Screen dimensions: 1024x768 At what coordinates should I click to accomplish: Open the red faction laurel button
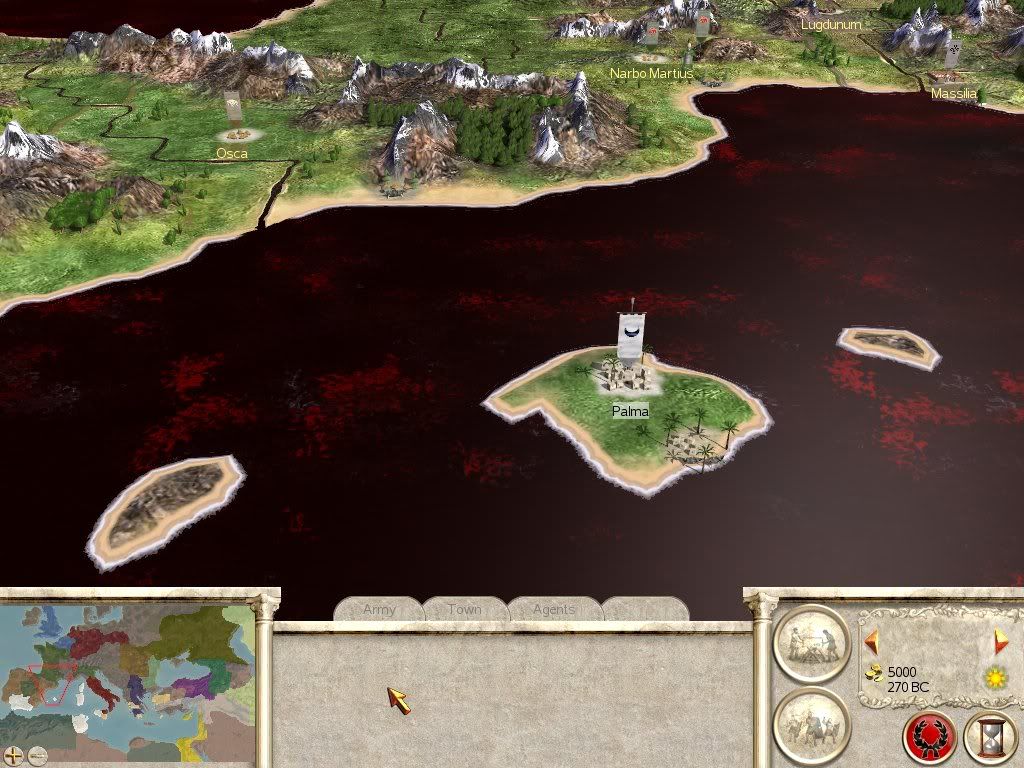tap(928, 738)
